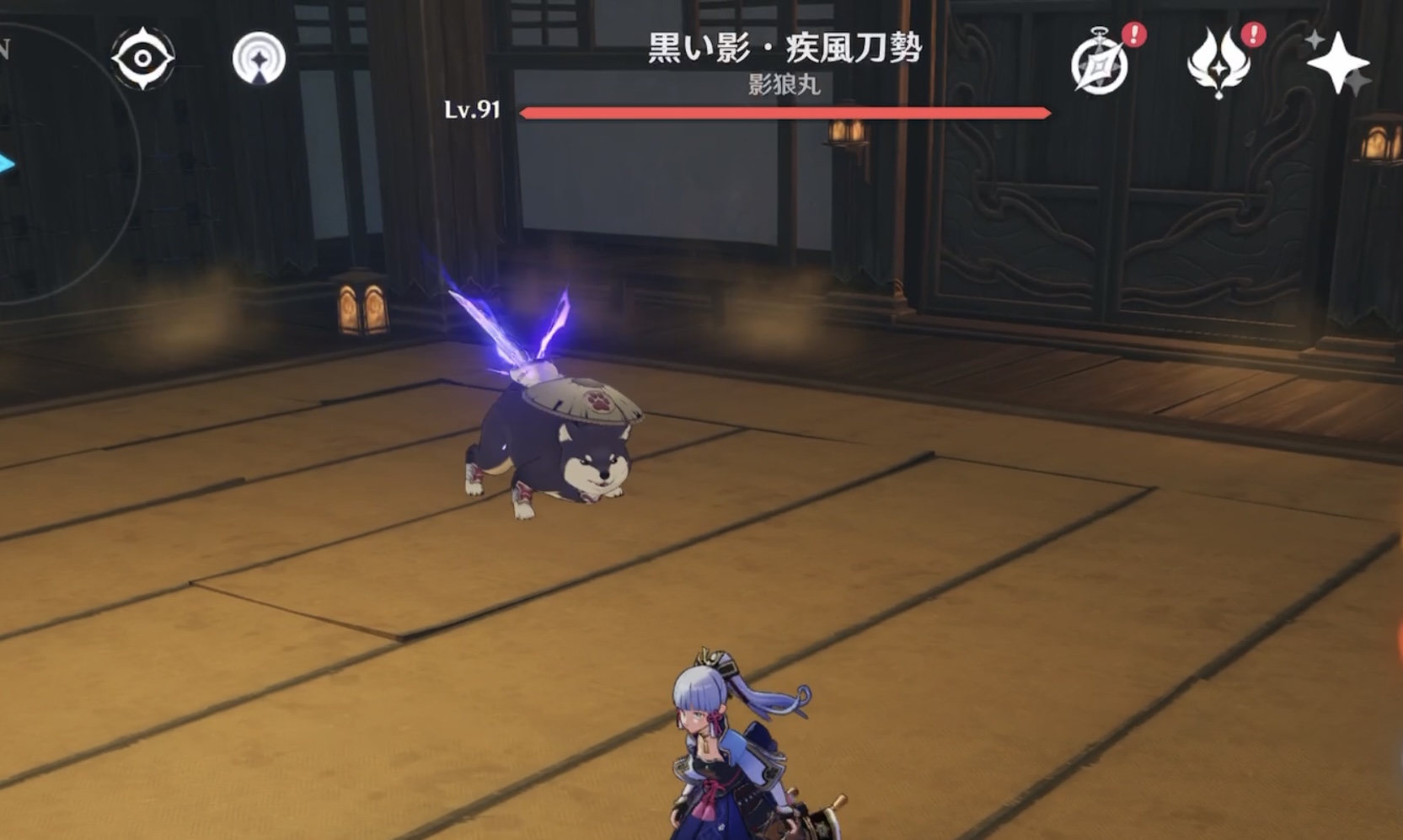Expand boss details from the name banner
The image size is (1403, 840).
(x=784, y=48)
